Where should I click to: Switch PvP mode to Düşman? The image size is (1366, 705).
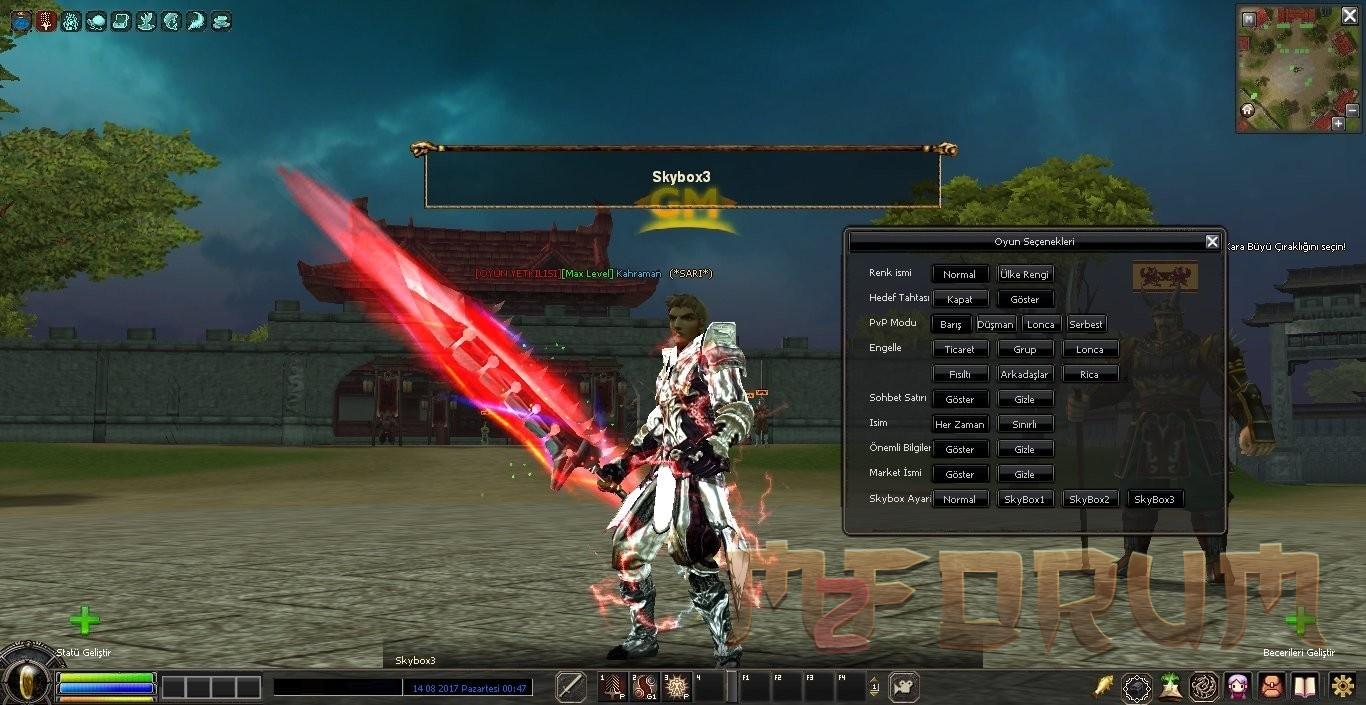point(995,324)
